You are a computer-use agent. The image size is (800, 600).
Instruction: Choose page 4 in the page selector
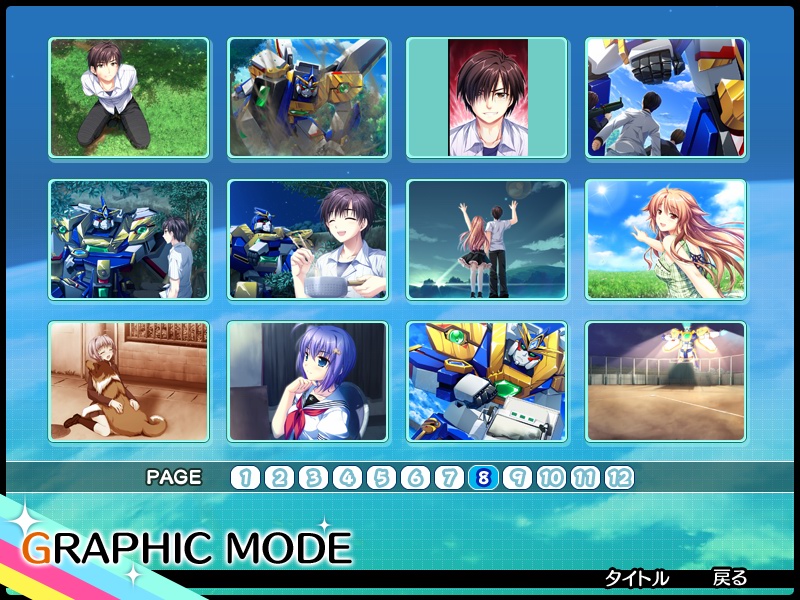pyautogui.click(x=347, y=478)
